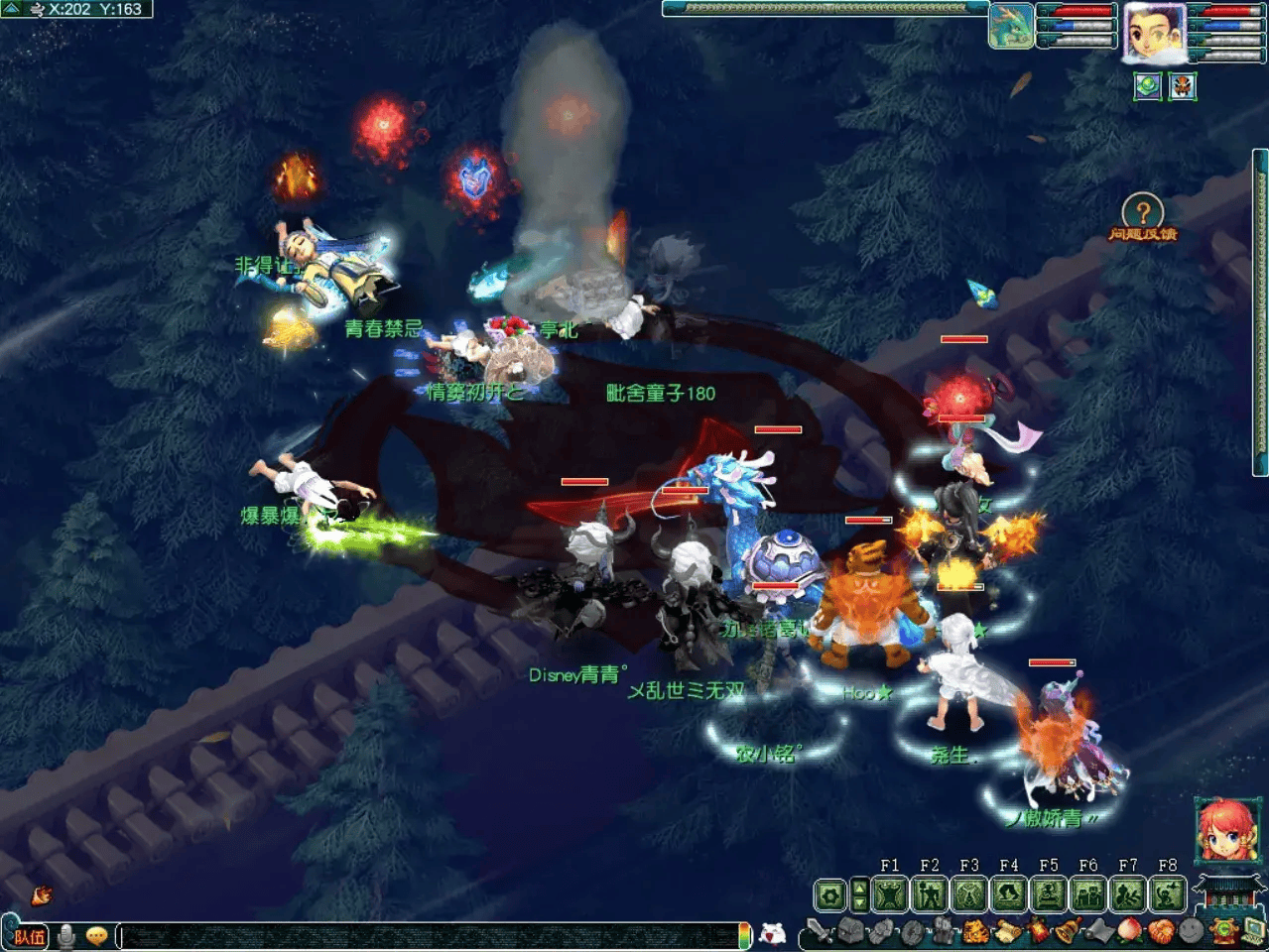Click the opera mask buff icon
The image size is (1269, 952).
(1182, 86)
